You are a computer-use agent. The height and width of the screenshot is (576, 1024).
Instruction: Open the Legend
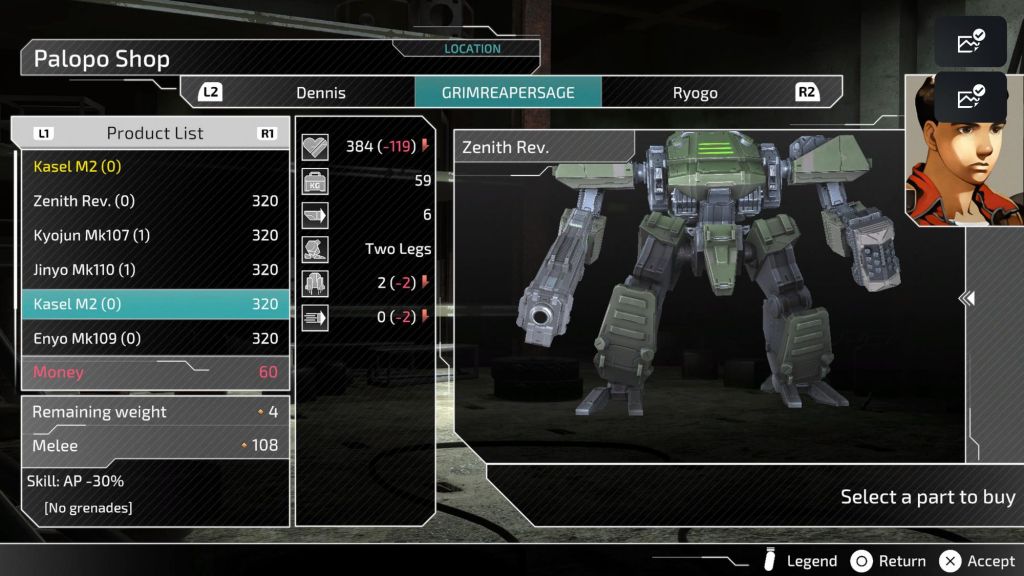(x=800, y=561)
